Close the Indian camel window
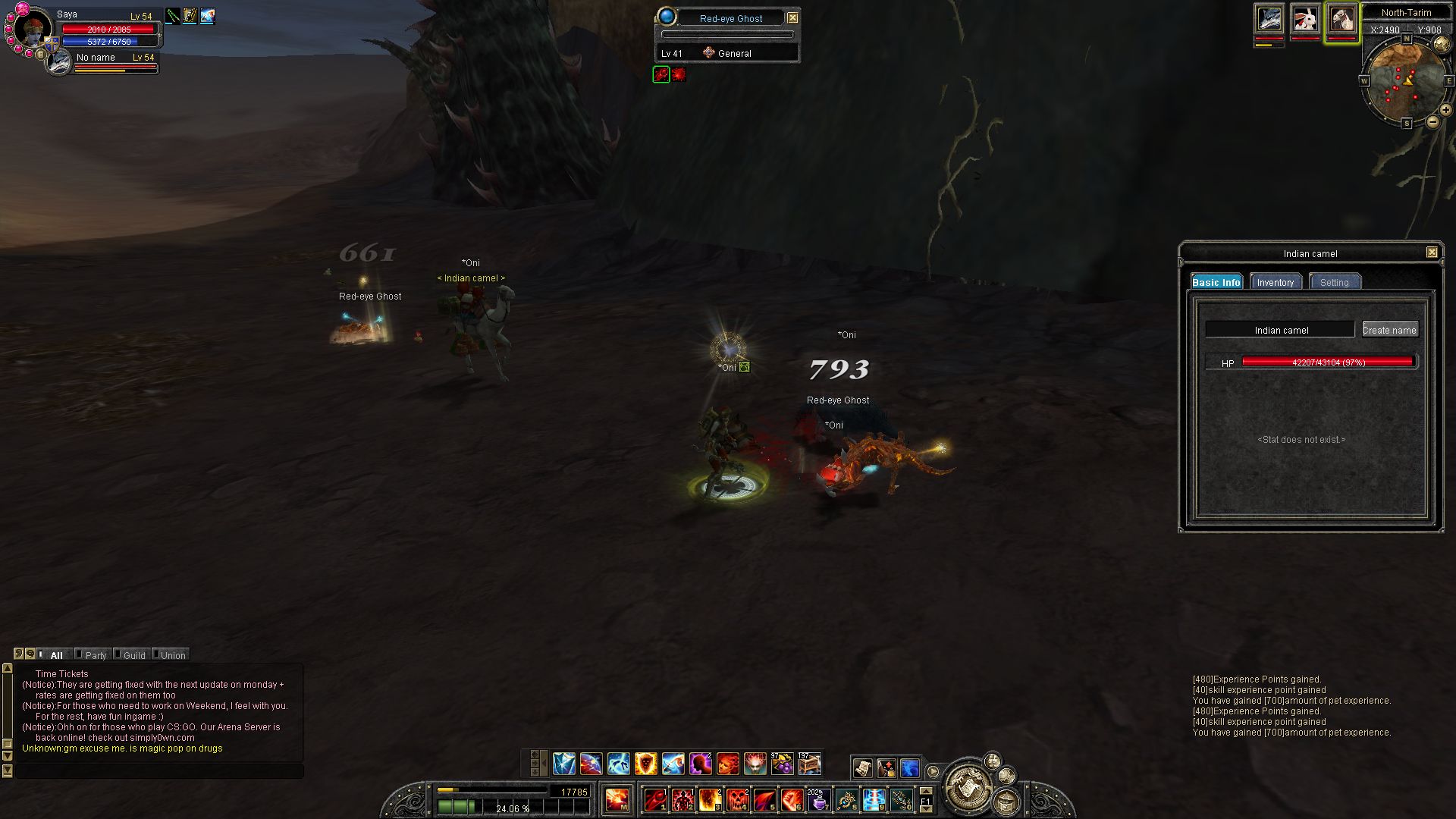The height and width of the screenshot is (819, 1456). (x=1432, y=253)
